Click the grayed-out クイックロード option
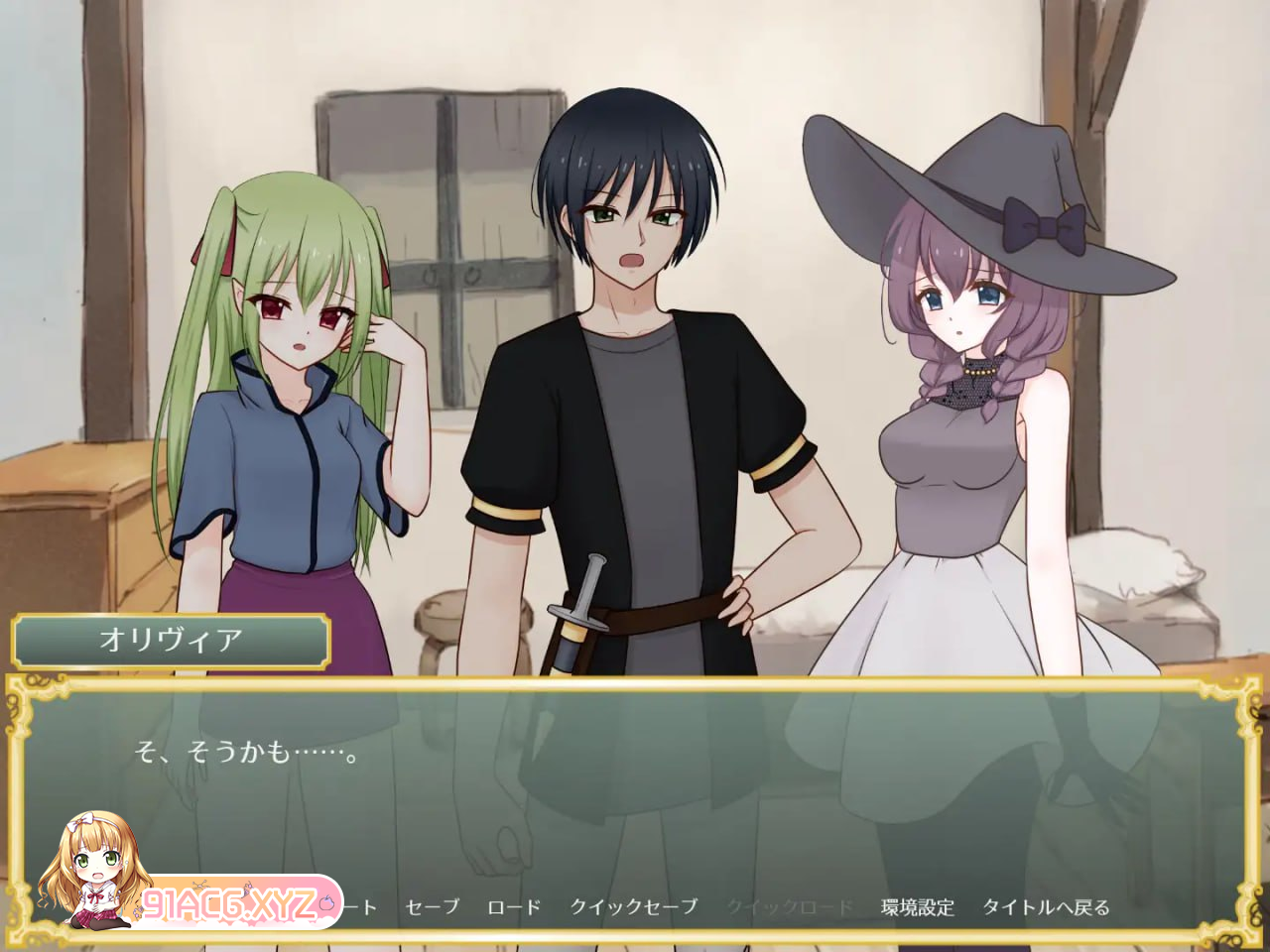The height and width of the screenshot is (952, 1270). 792,904
